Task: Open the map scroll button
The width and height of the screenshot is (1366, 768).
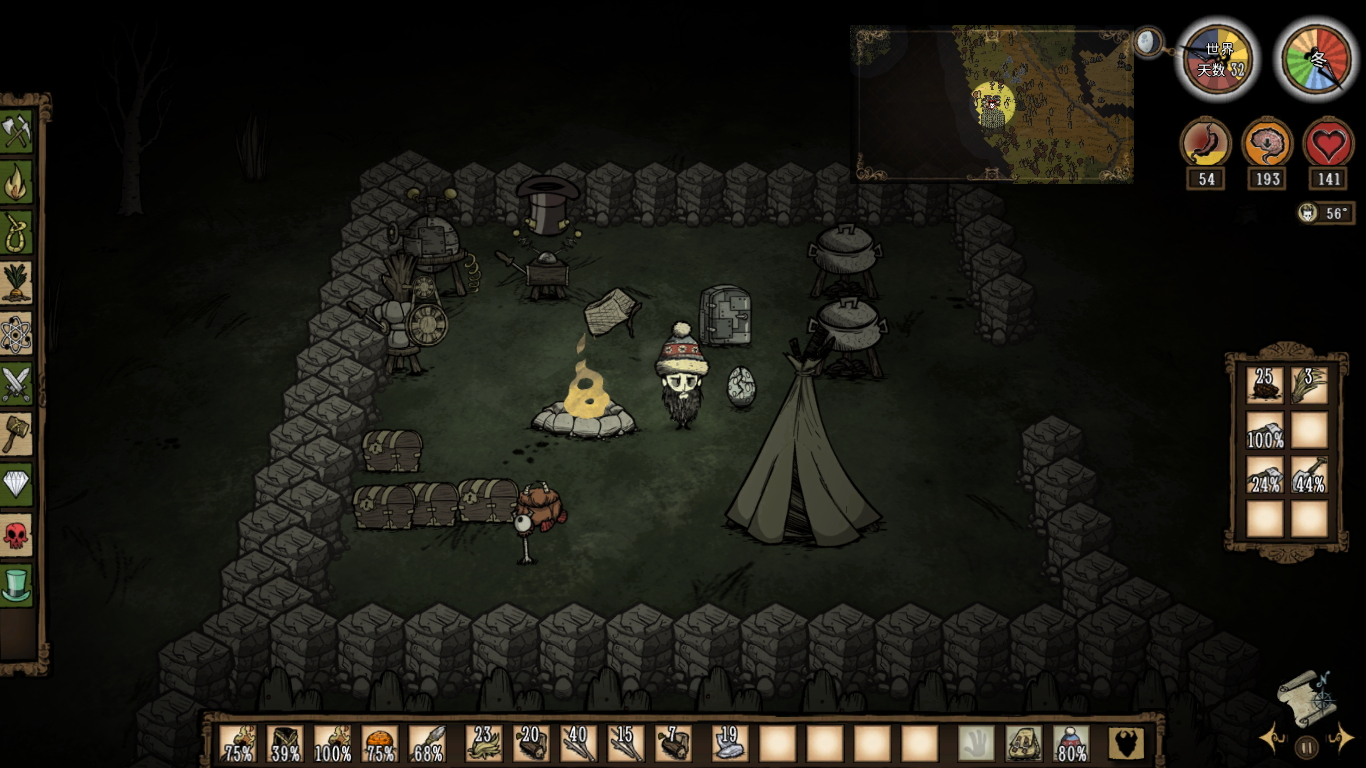Action: pyautogui.click(x=1306, y=695)
